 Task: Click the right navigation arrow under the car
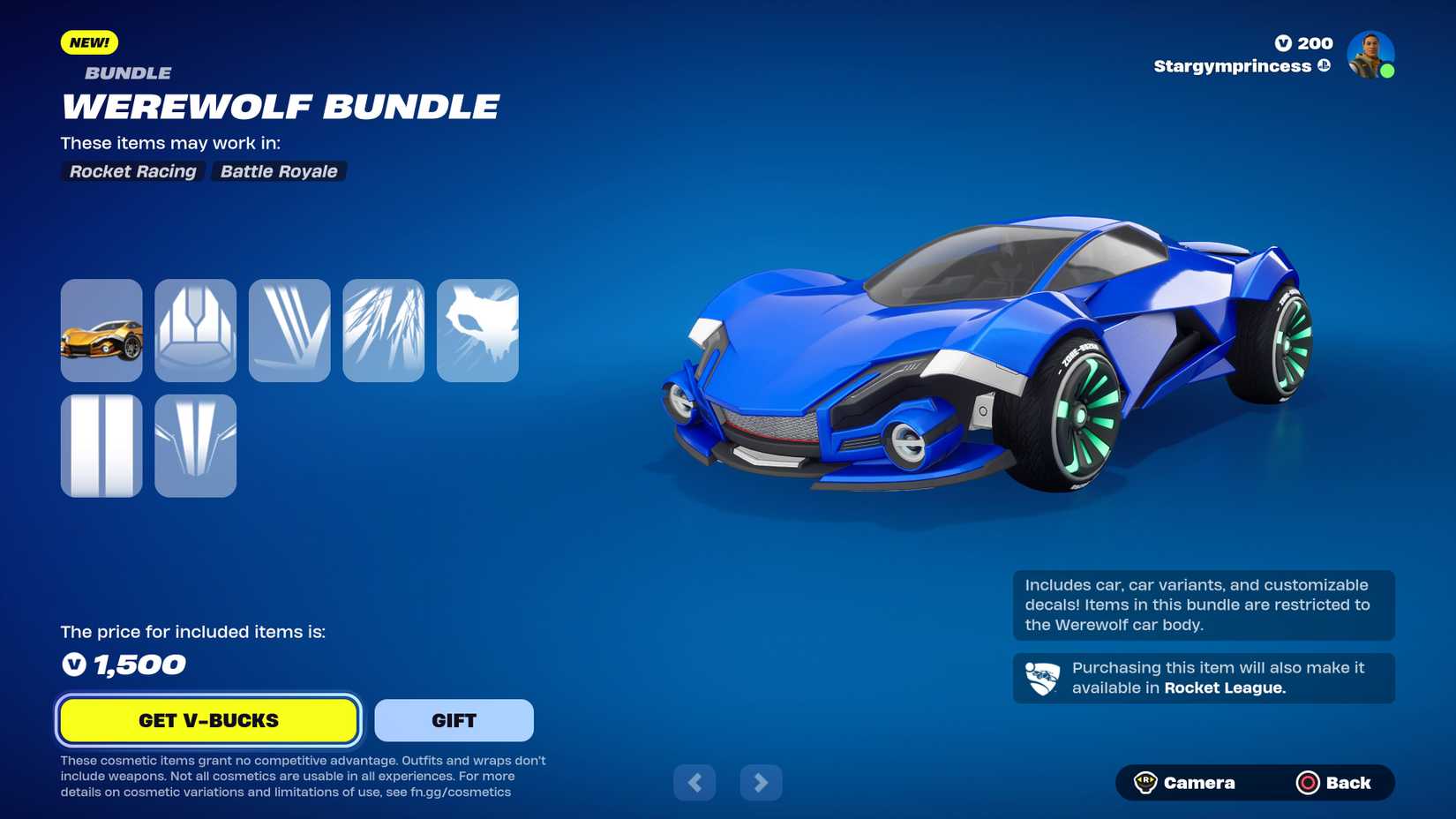click(761, 782)
